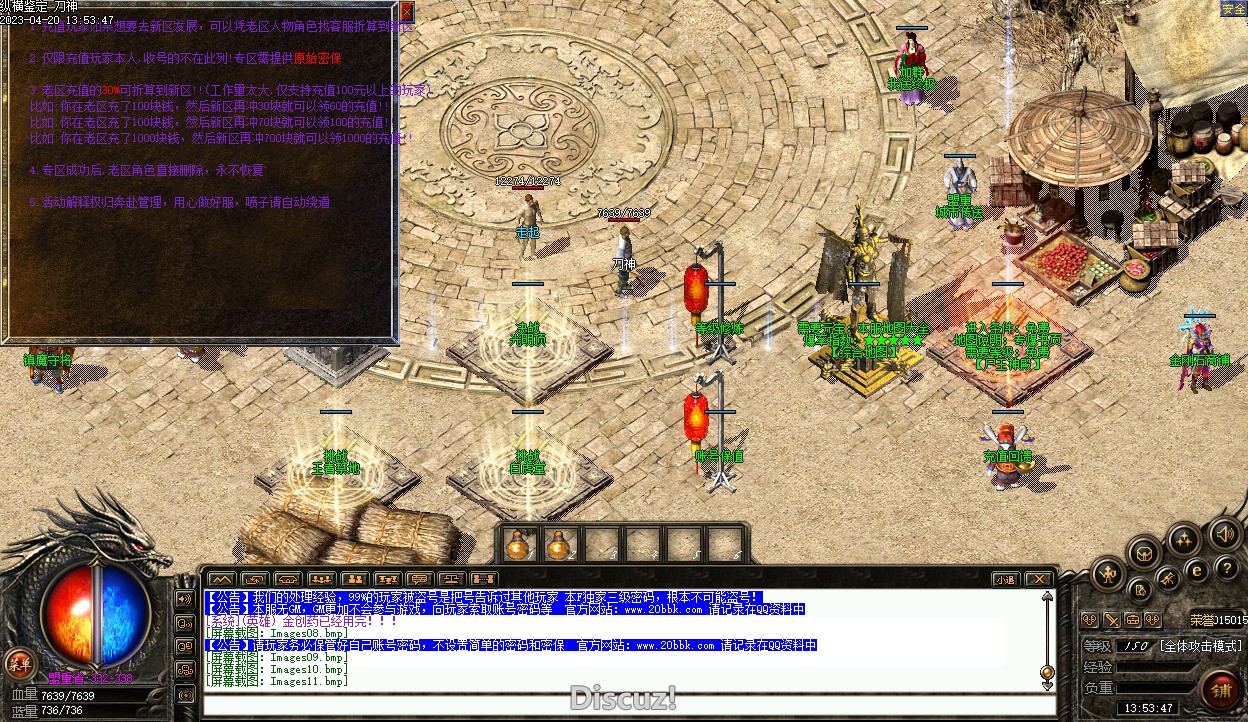Click the speech bubble chat filter button
Viewport: 1248px width, 722px height.
pyautogui.click(x=420, y=579)
